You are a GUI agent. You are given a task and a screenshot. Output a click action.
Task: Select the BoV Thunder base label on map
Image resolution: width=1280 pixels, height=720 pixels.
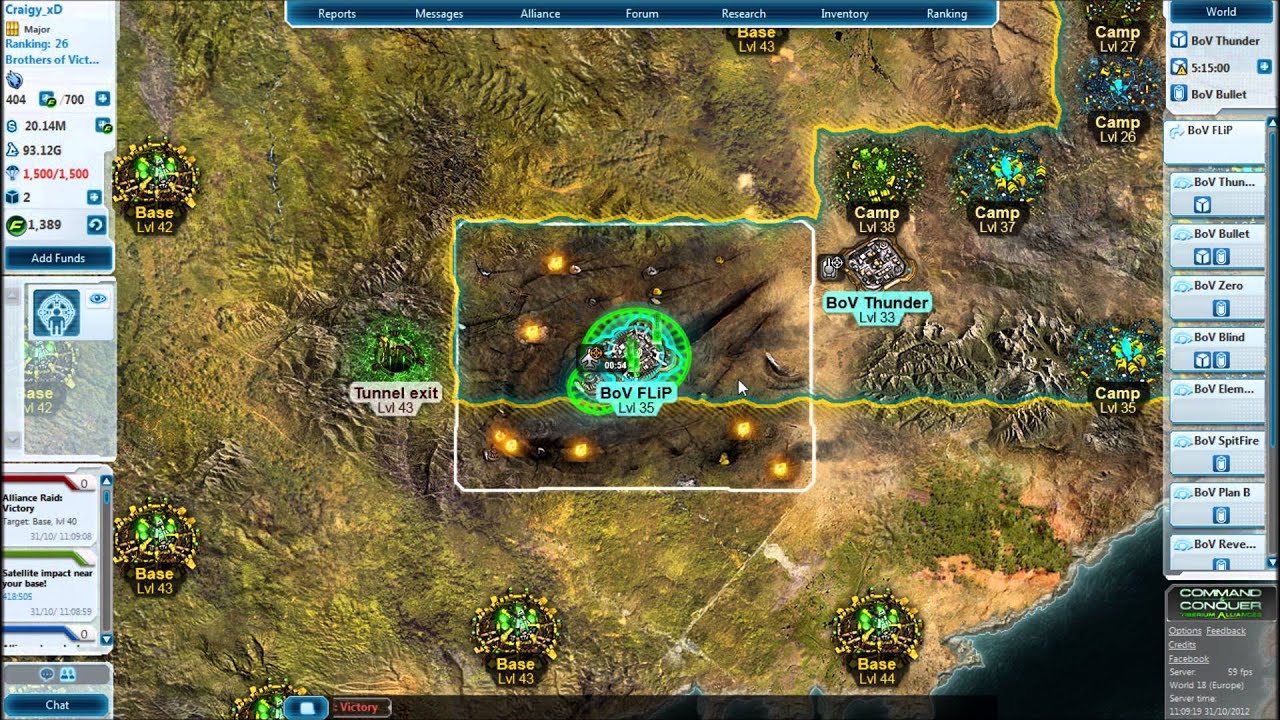(876, 302)
